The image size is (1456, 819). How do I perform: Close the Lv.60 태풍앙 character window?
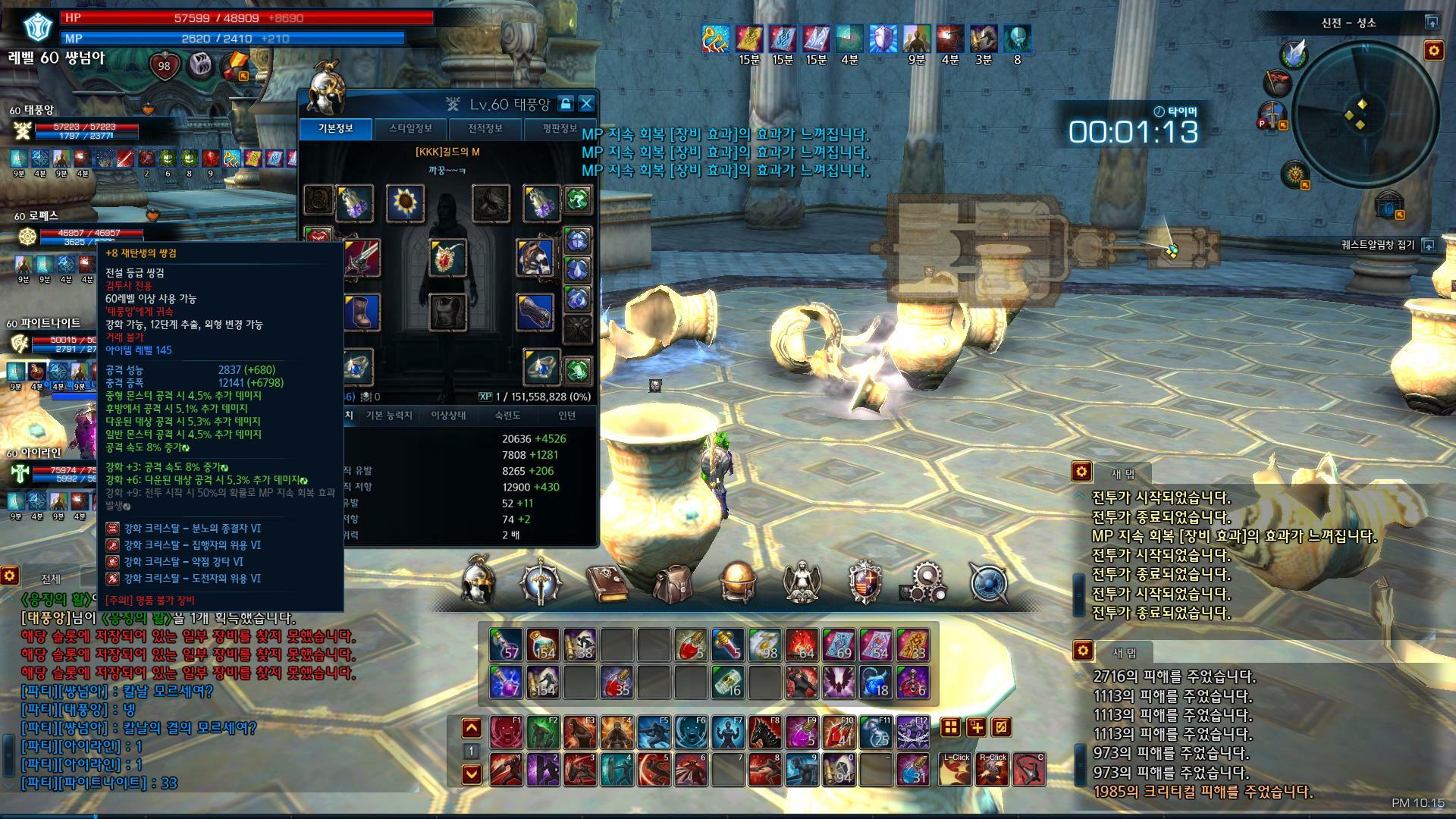(586, 104)
